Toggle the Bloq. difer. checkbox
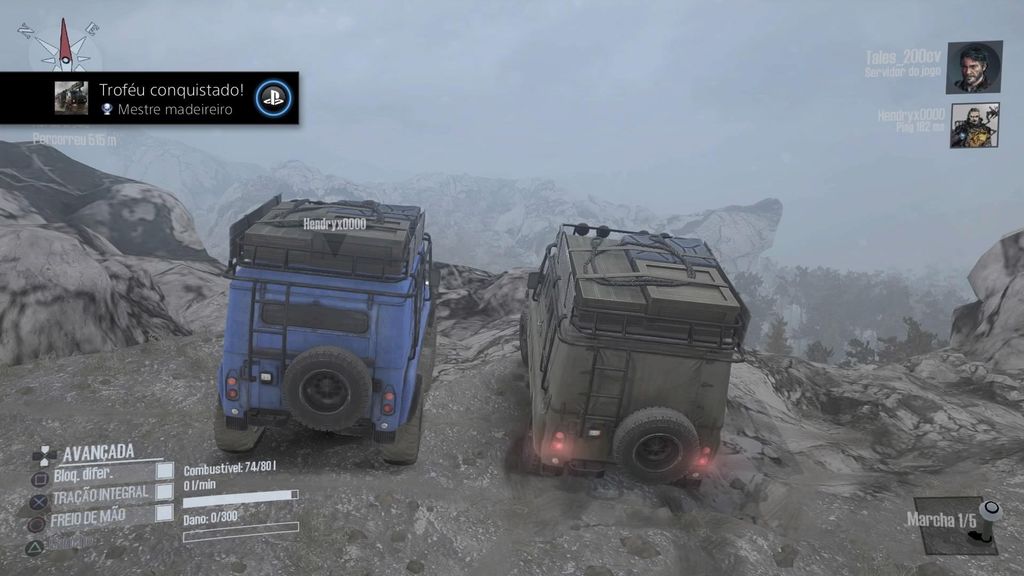The width and height of the screenshot is (1024, 576). tap(165, 471)
